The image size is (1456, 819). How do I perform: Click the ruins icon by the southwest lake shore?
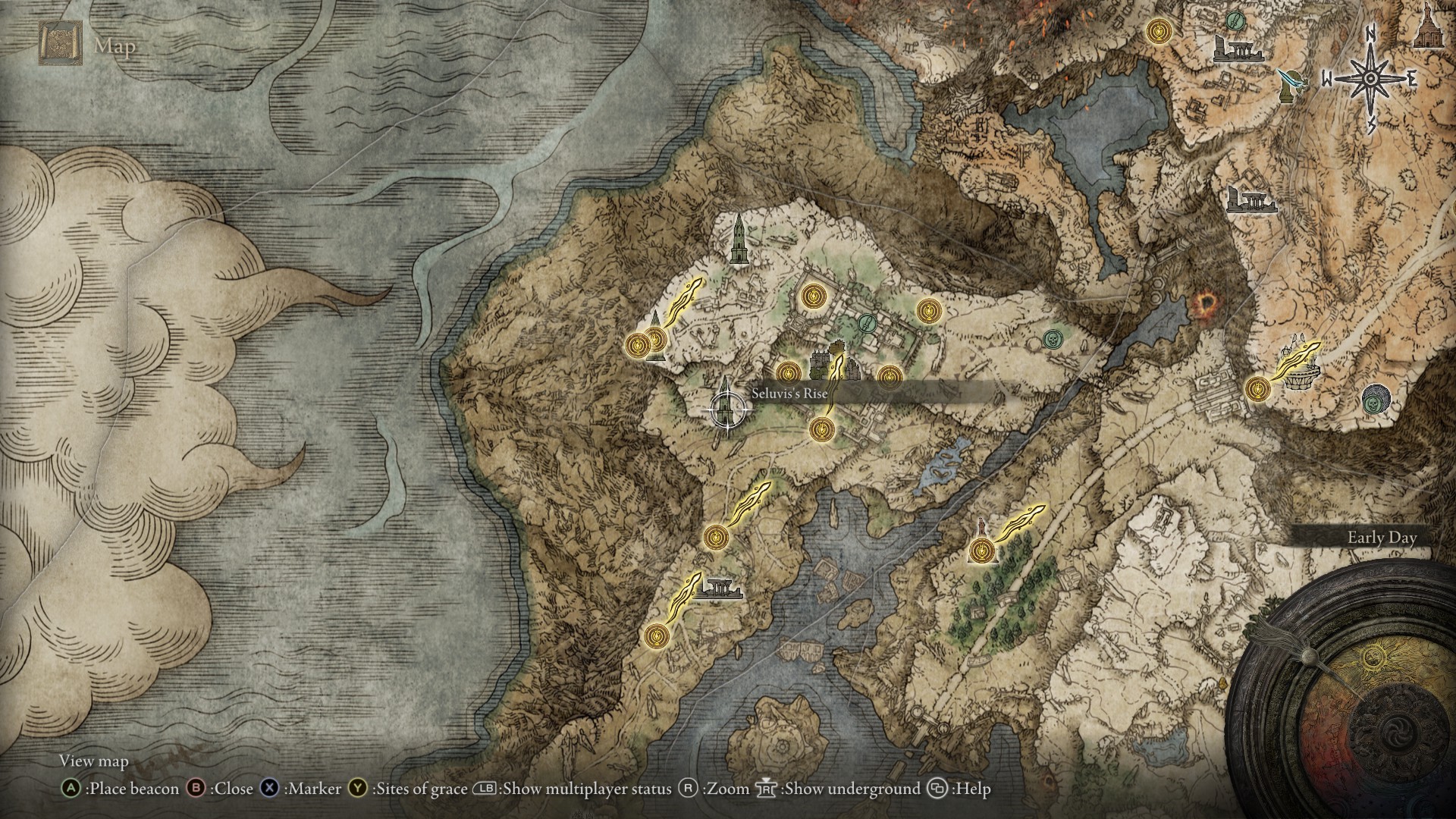717,589
